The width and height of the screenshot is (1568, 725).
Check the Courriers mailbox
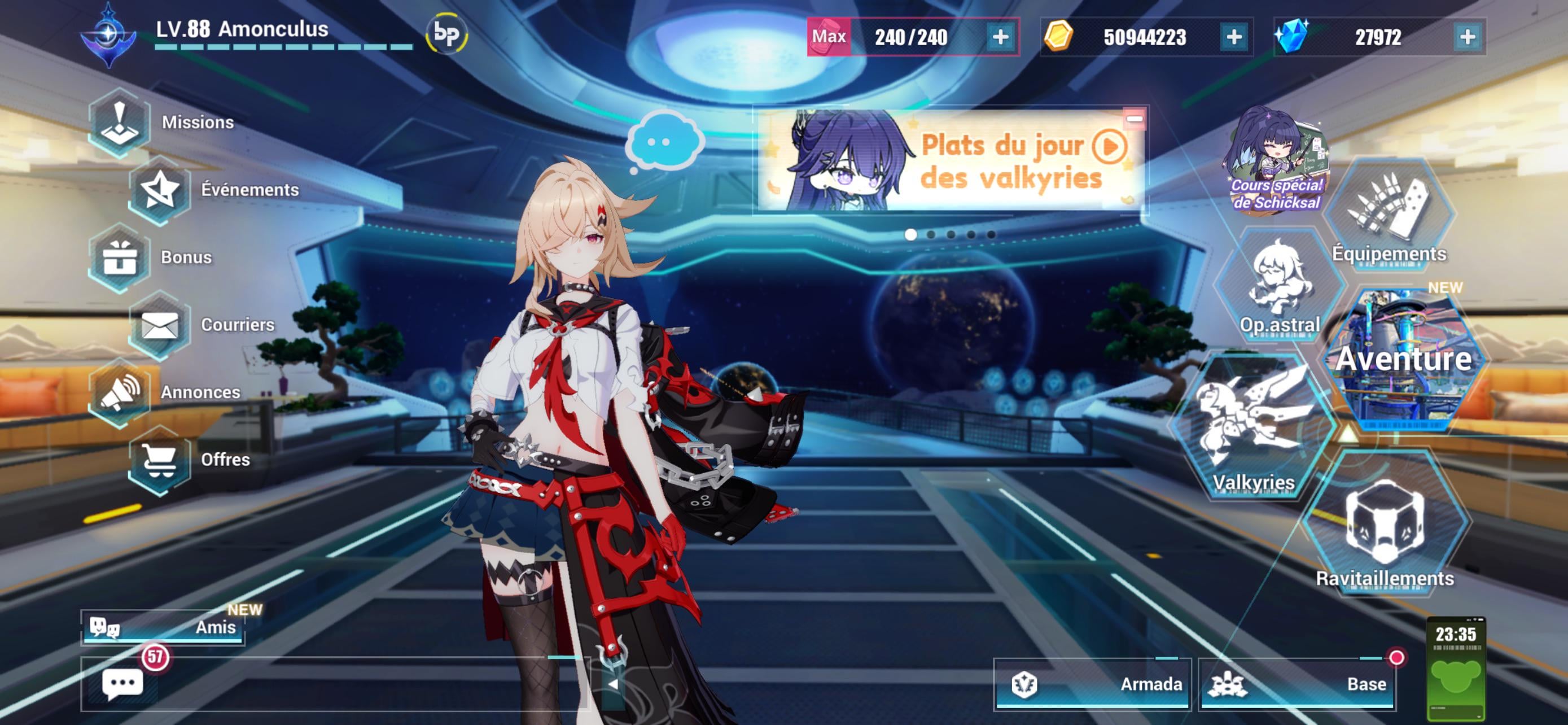[x=160, y=325]
